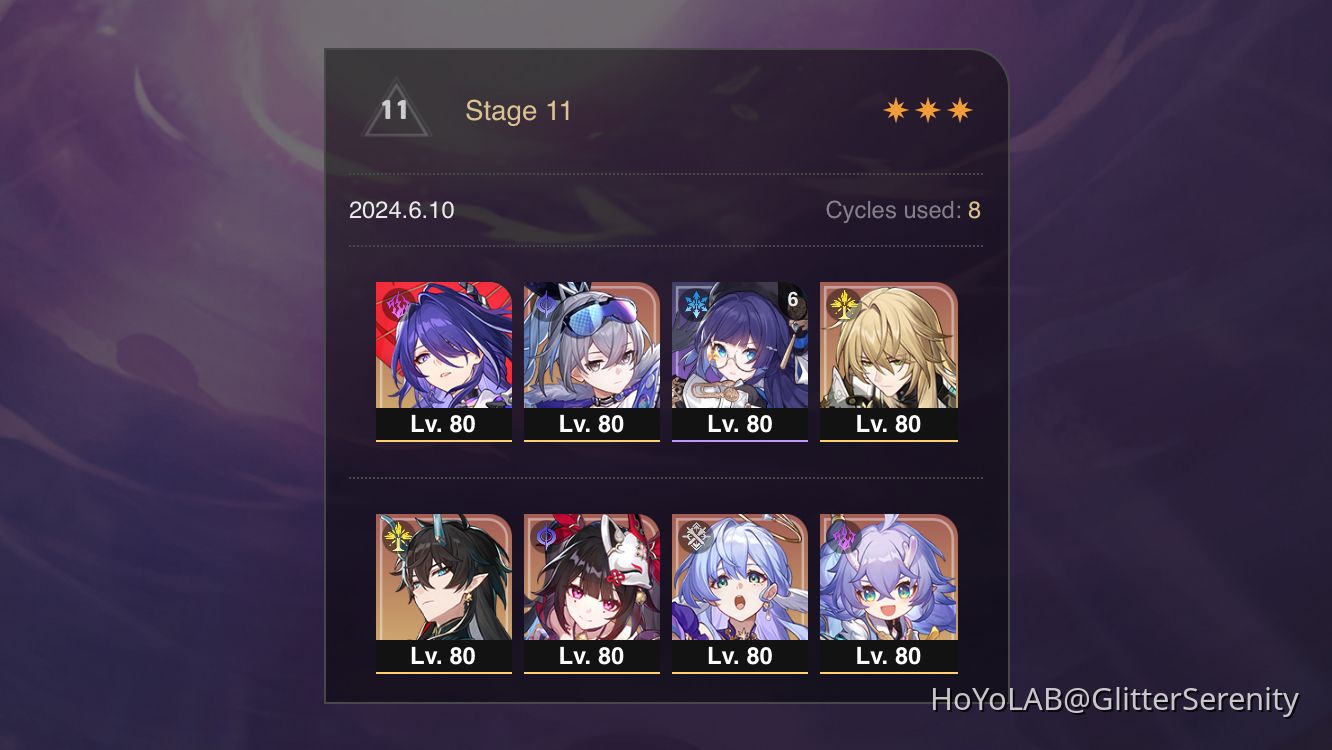
Task: Click the Stage 11 number emblem
Action: 395,110
